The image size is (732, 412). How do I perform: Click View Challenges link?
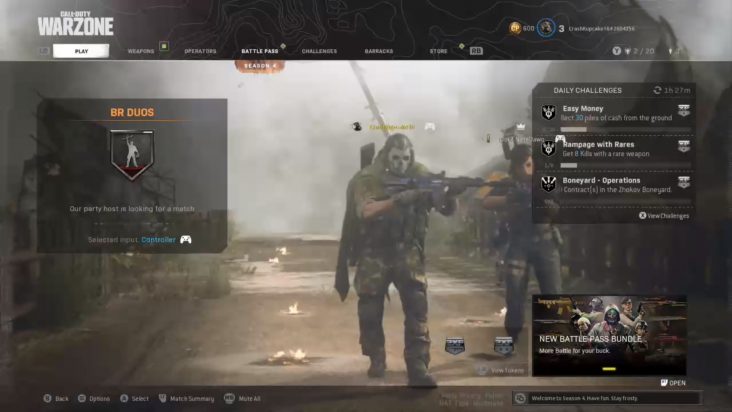[665, 215]
